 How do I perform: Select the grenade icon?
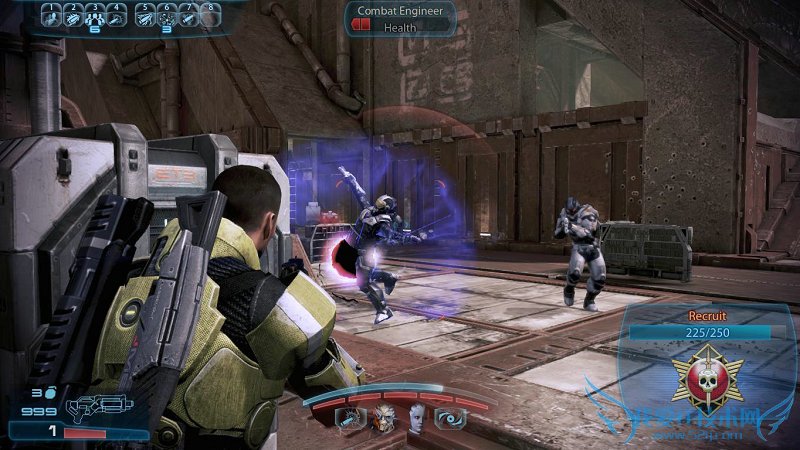pyautogui.click(x=49, y=393)
